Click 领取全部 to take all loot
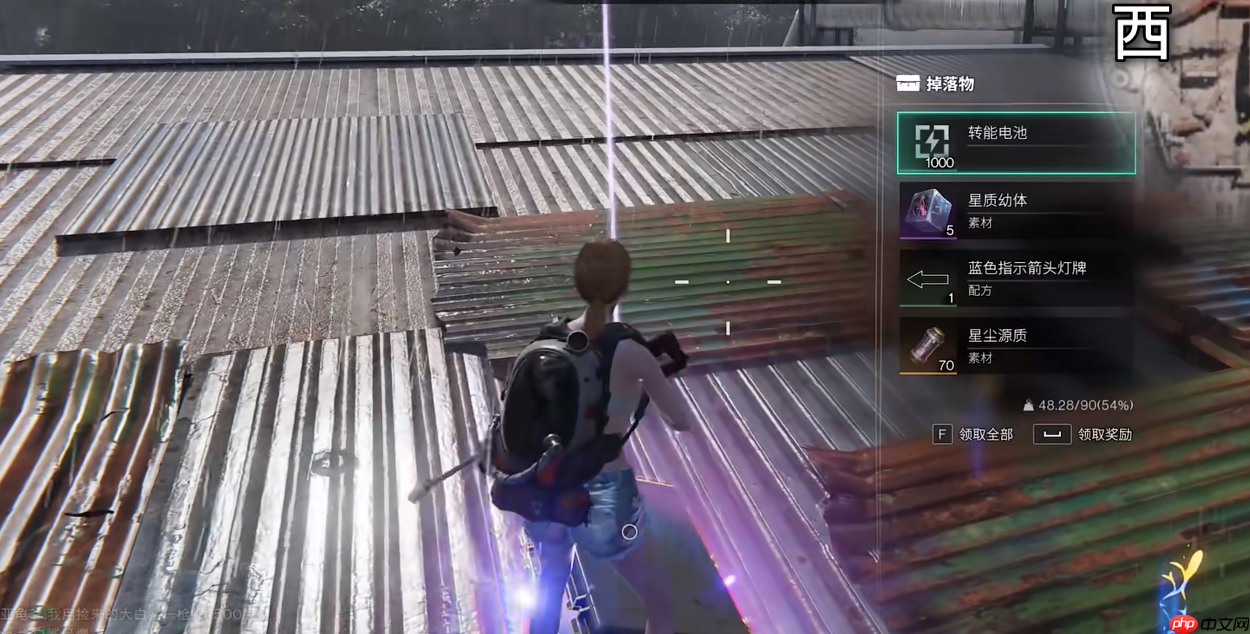1250x634 pixels. tap(973, 434)
